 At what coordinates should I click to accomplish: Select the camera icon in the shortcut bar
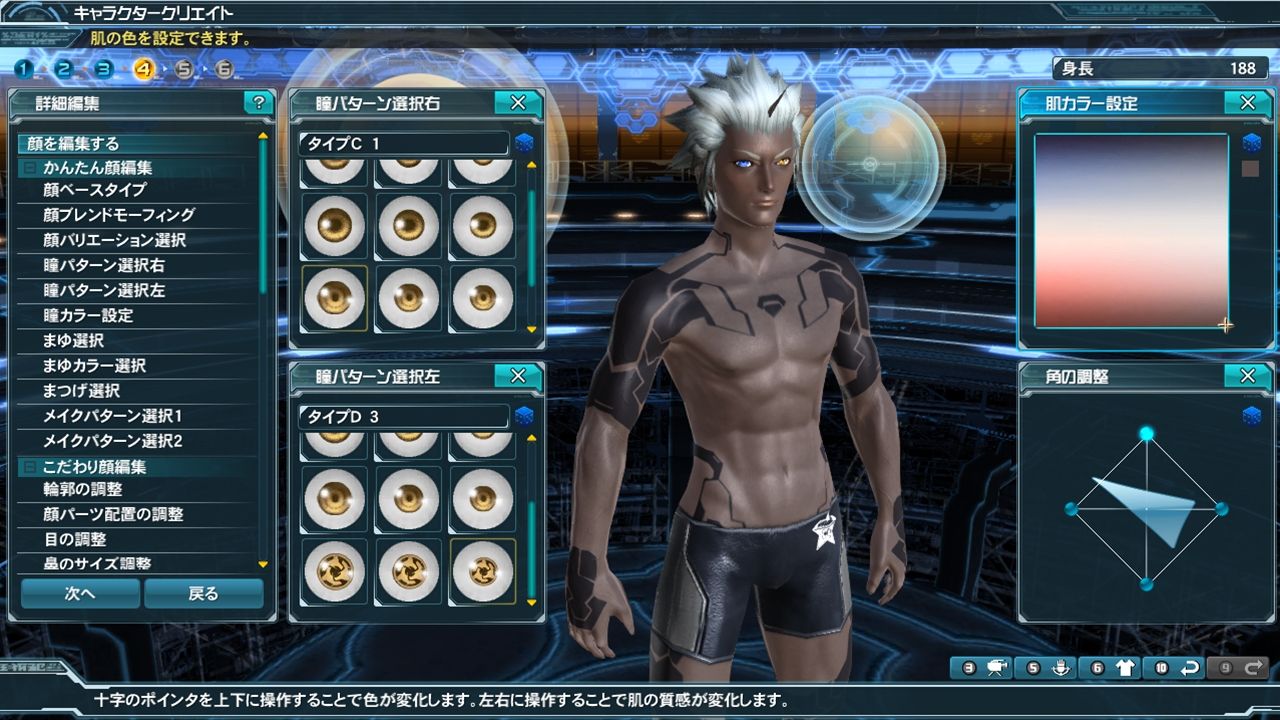click(x=997, y=667)
